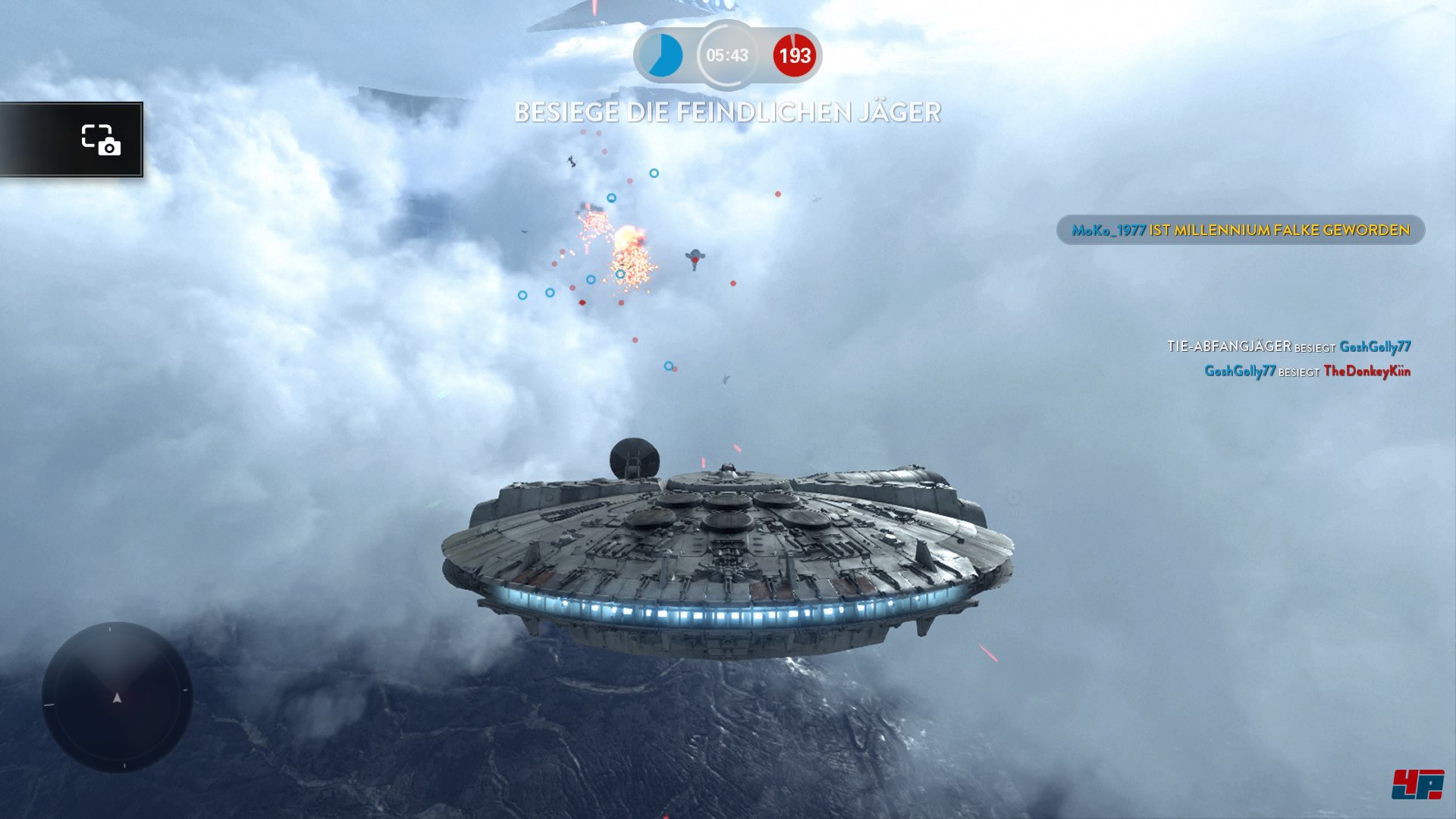The height and width of the screenshot is (819, 1456).
Task: Select the TheDonkeyKiin kill feed row
Action: pos(1307,371)
